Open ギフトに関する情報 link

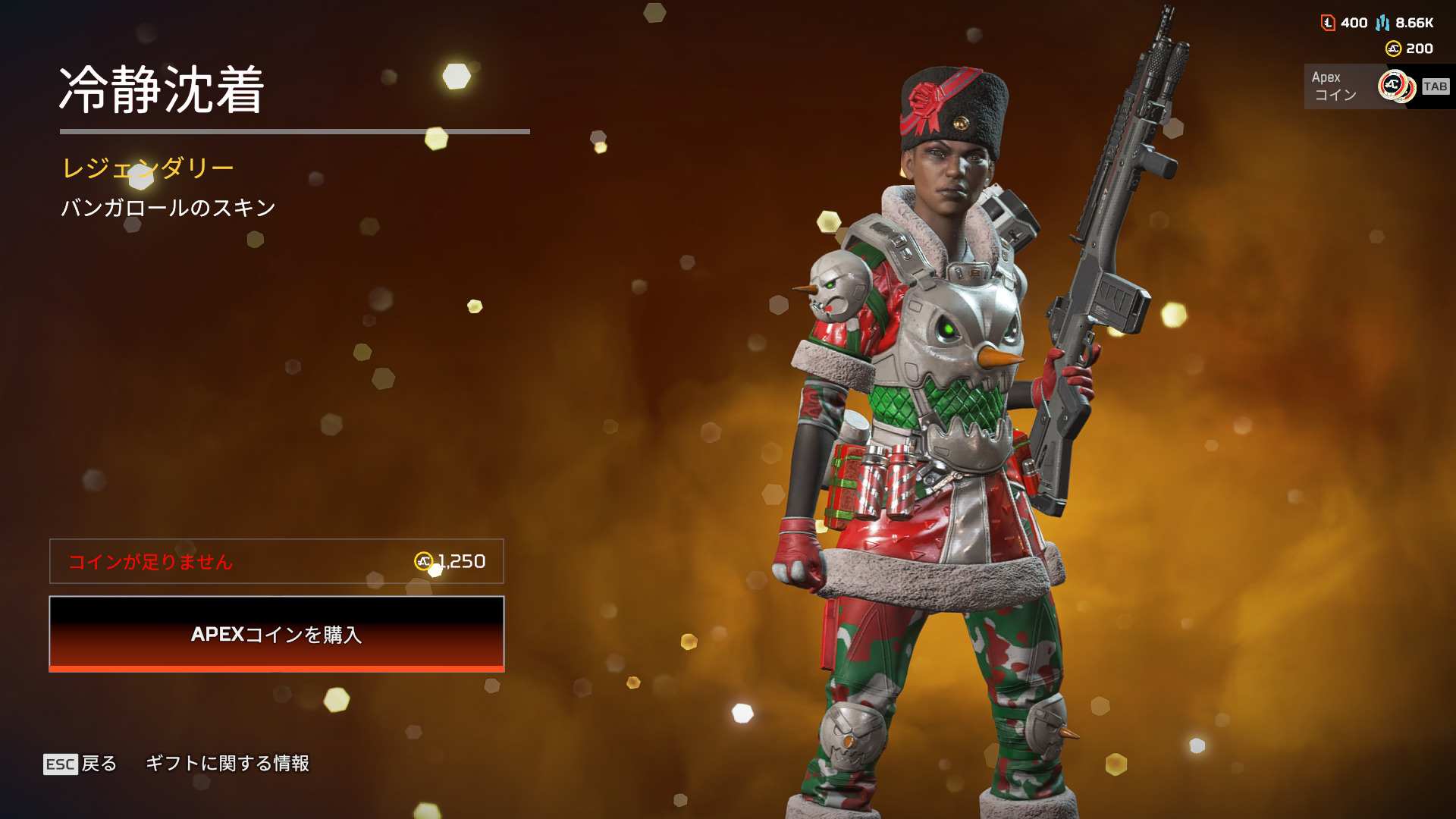[227, 764]
